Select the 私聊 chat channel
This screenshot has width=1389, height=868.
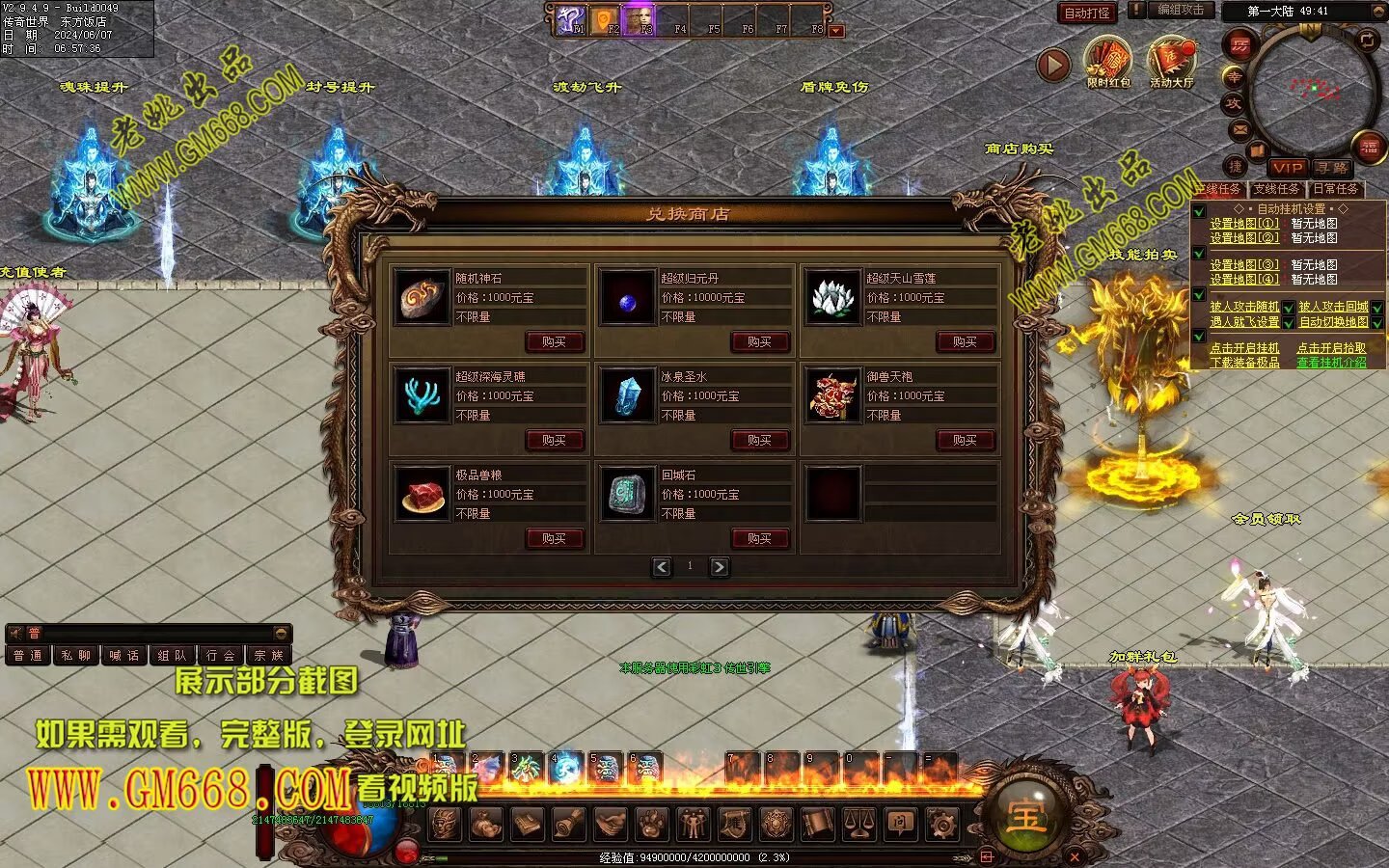click(x=75, y=656)
